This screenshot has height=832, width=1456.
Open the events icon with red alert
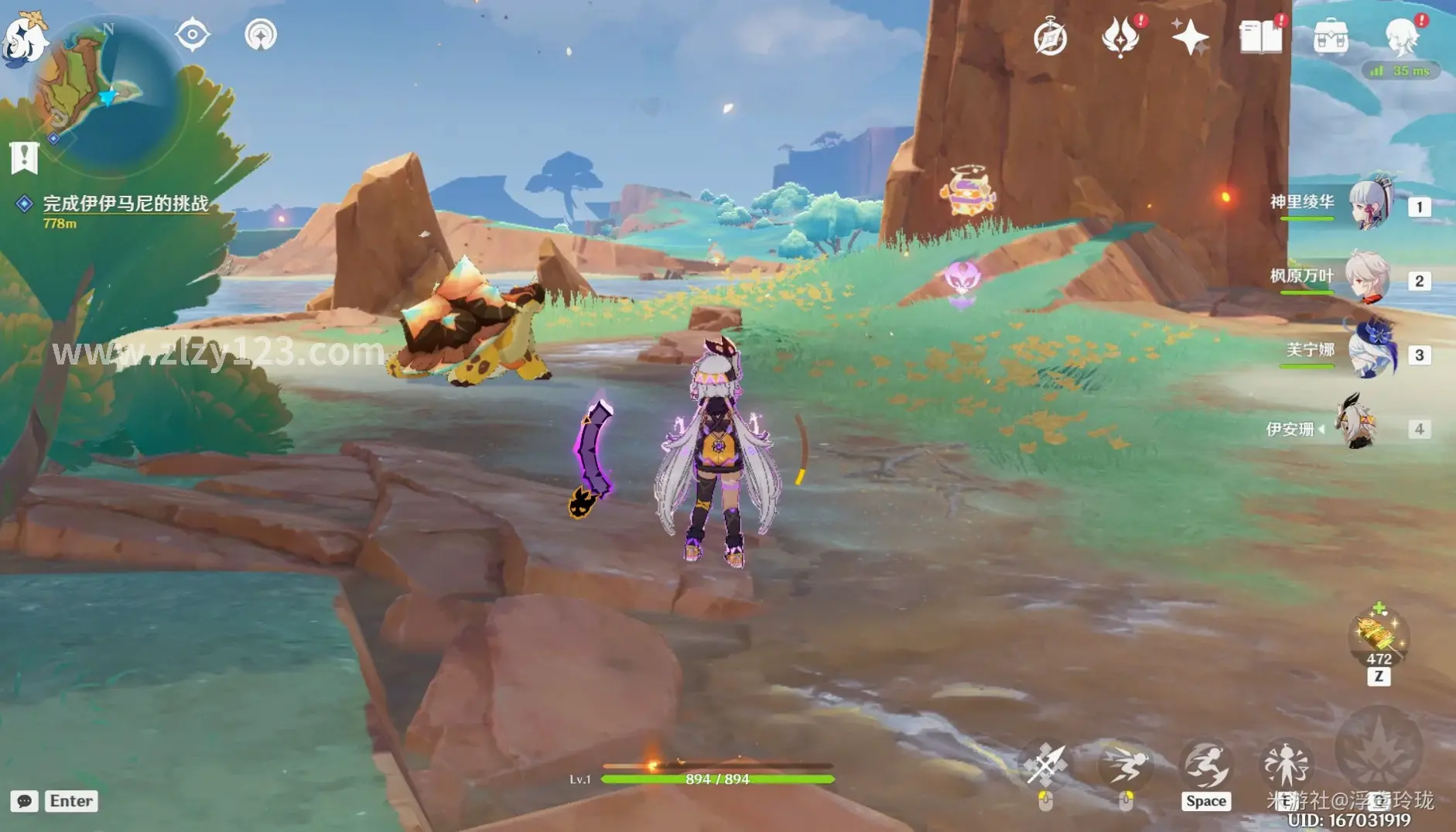coord(1119,37)
